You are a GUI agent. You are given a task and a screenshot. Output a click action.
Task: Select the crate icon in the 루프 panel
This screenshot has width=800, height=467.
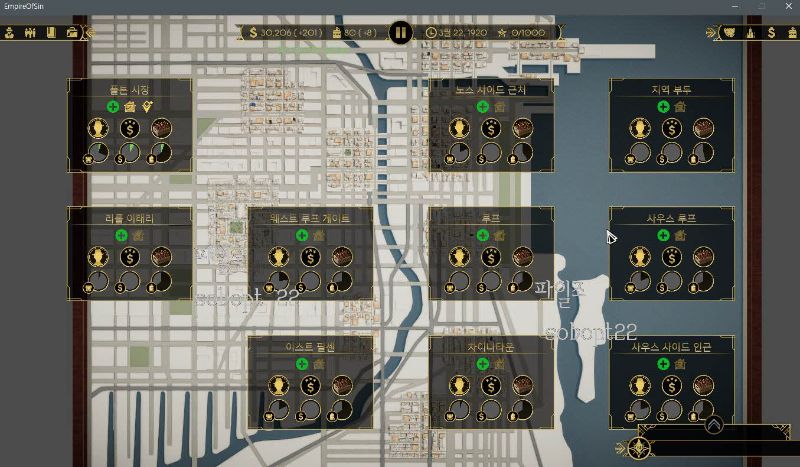click(x=522, y=257)
